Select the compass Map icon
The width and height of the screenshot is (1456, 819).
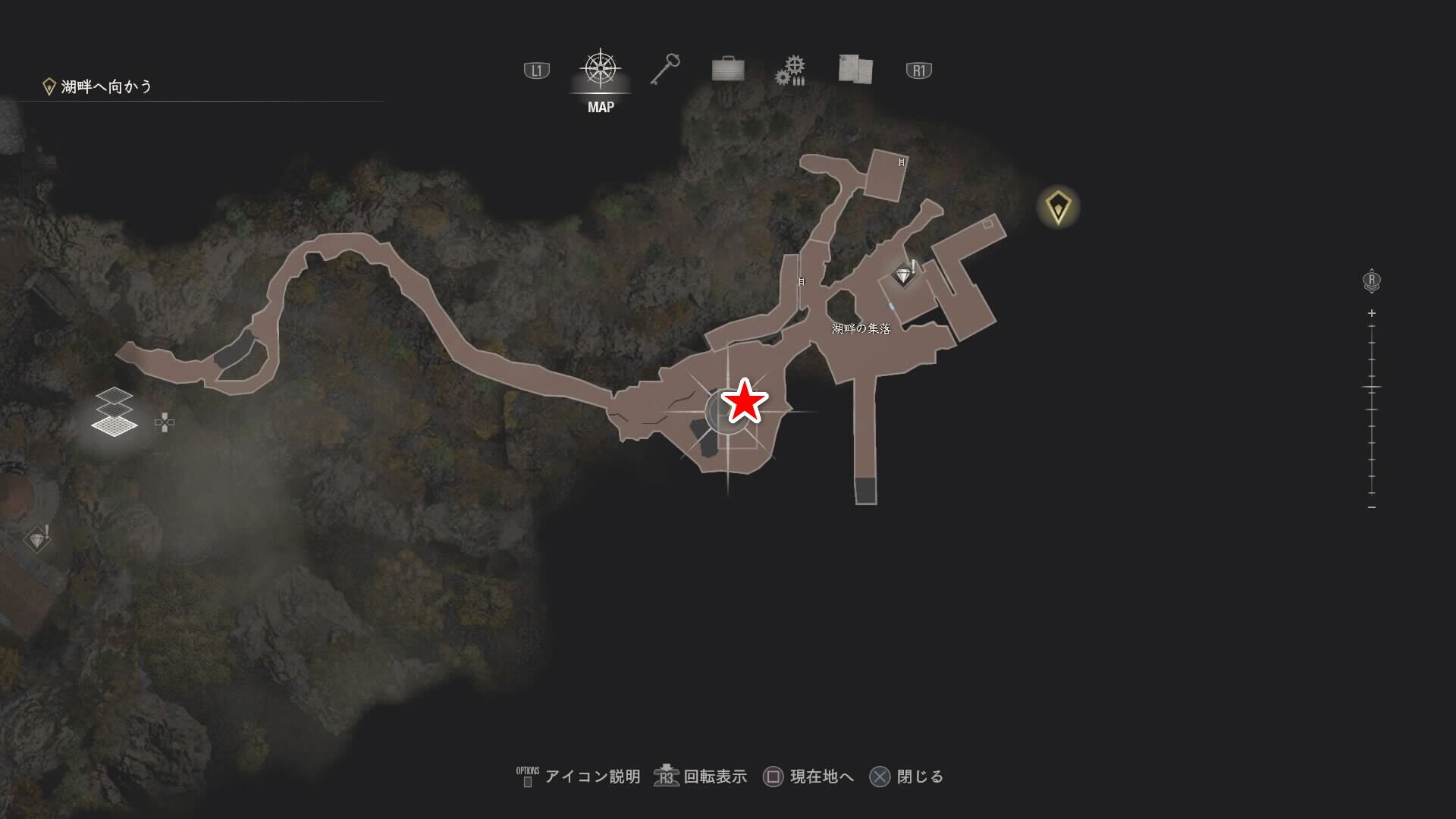[600, 68]
